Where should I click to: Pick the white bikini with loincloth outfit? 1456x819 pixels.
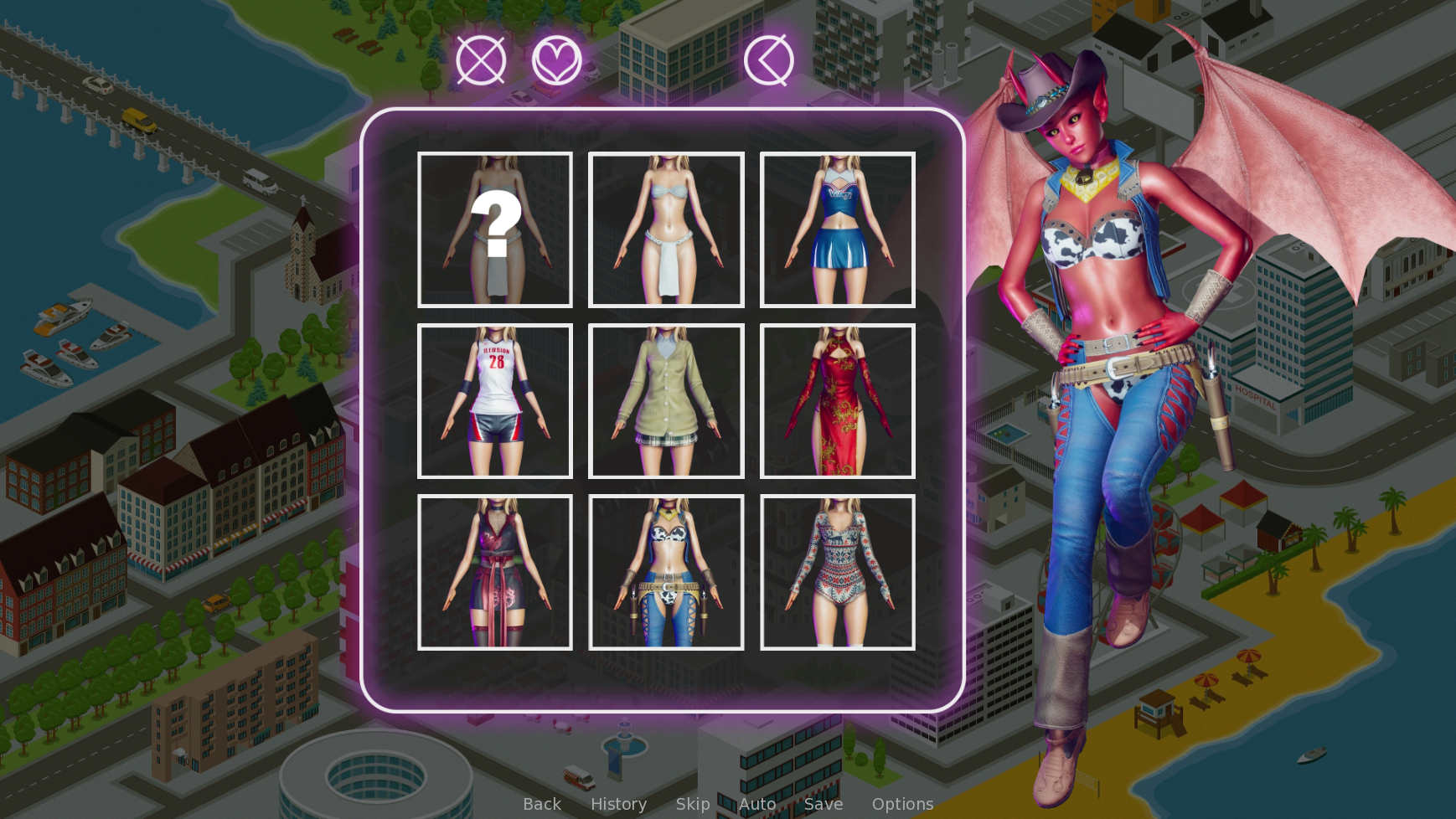pos(666,229)
